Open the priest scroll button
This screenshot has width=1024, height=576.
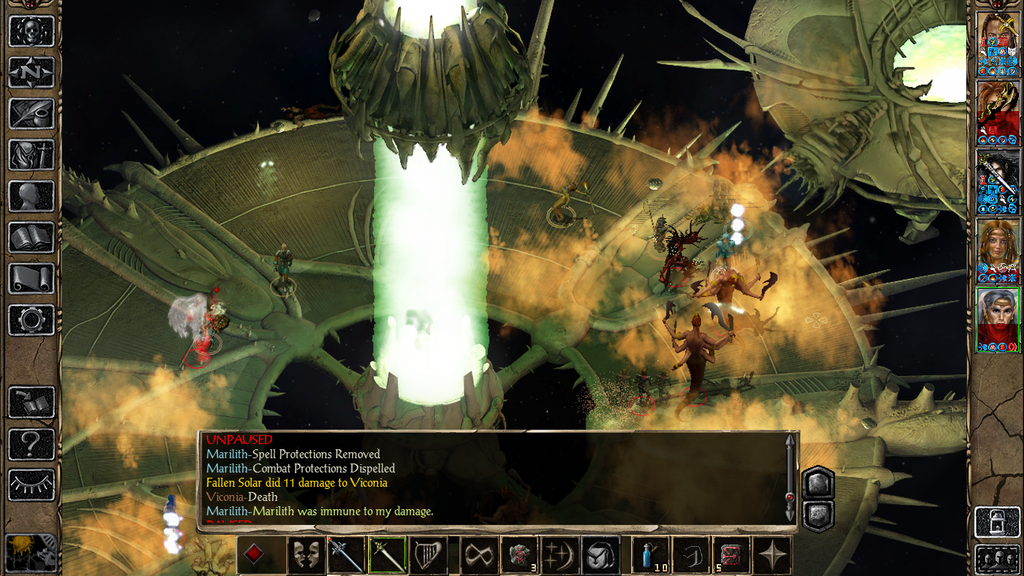click(31, 278)
